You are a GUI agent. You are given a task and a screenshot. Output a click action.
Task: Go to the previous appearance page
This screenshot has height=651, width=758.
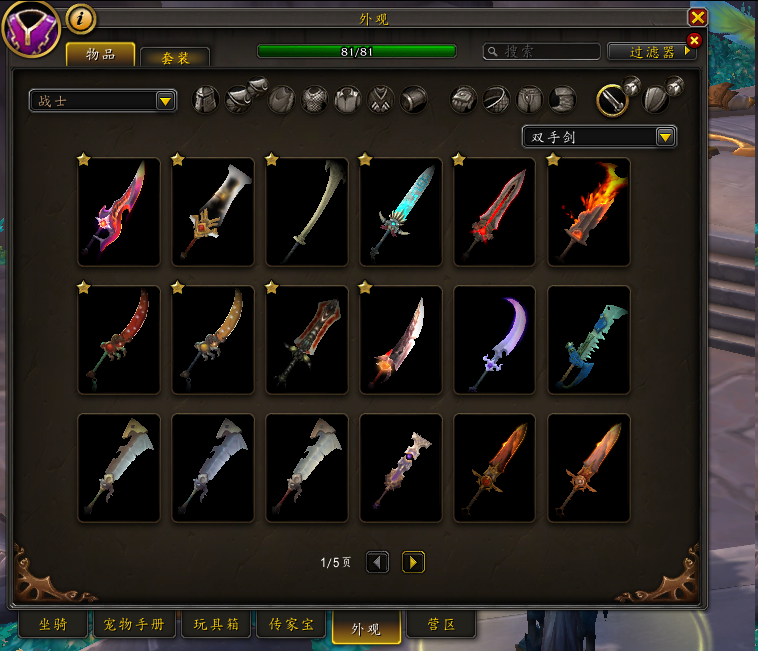(x=377, y=562)
